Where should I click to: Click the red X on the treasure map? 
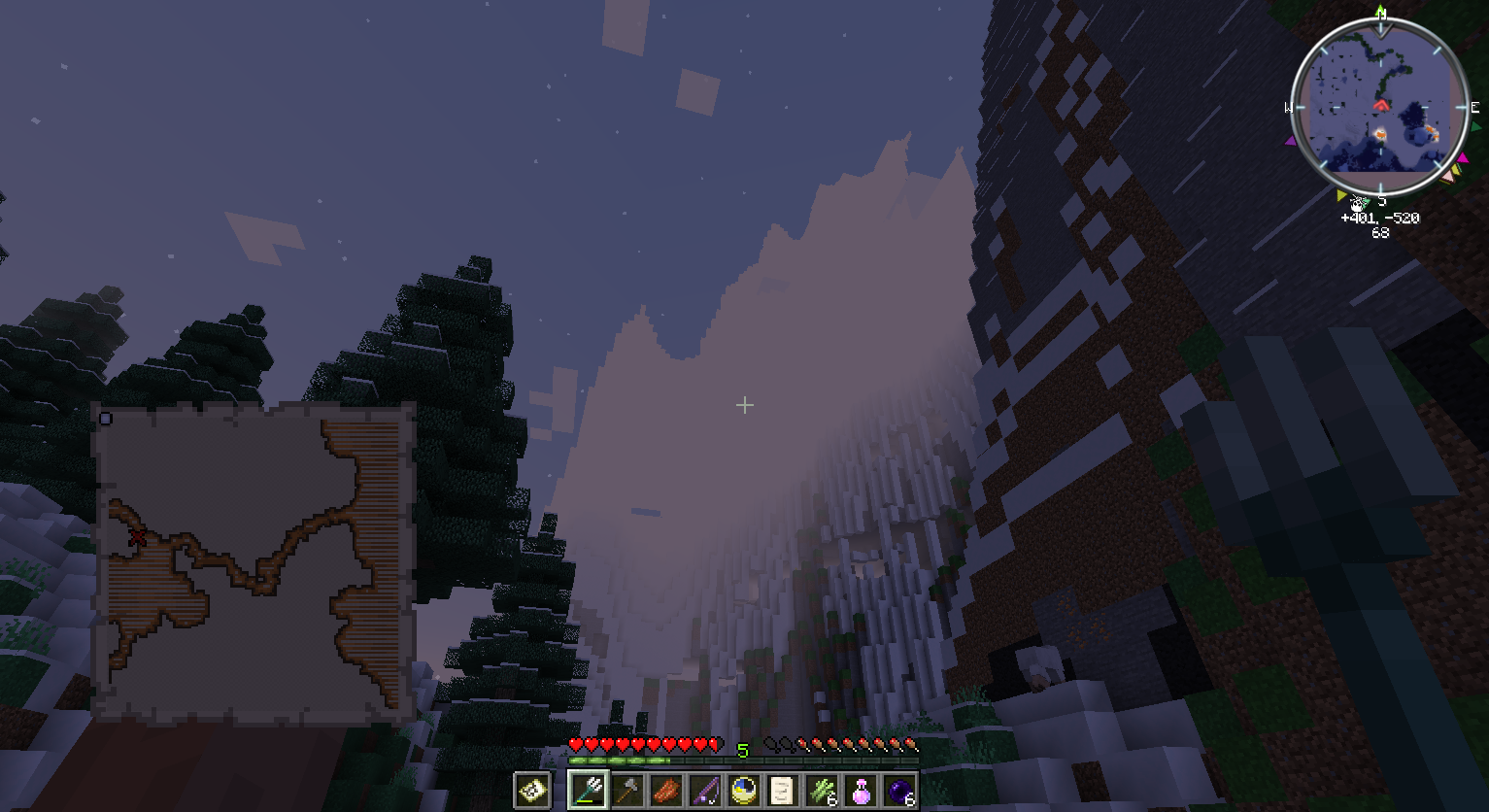click(x=139, y=535)
